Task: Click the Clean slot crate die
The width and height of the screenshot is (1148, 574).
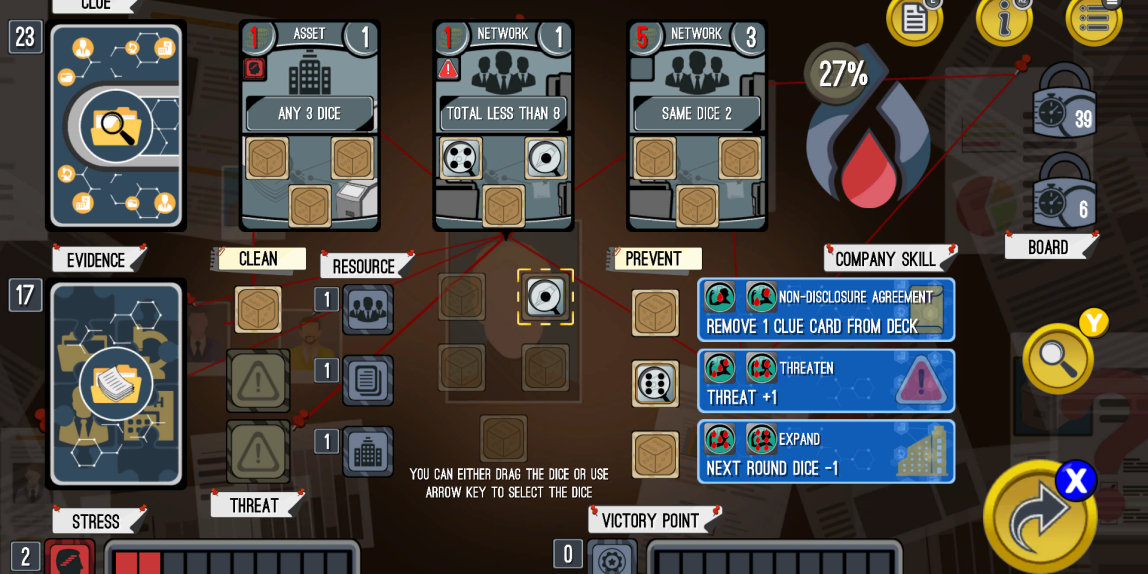Action: click(x=258, y=309)
